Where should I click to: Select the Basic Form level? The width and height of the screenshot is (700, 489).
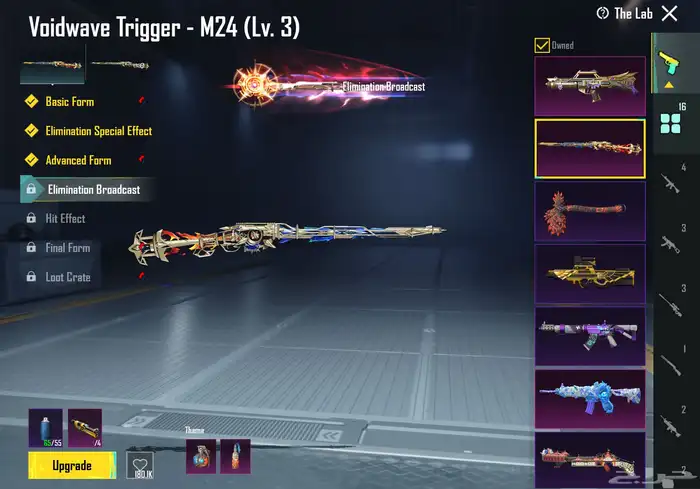(x=69, y=102)
